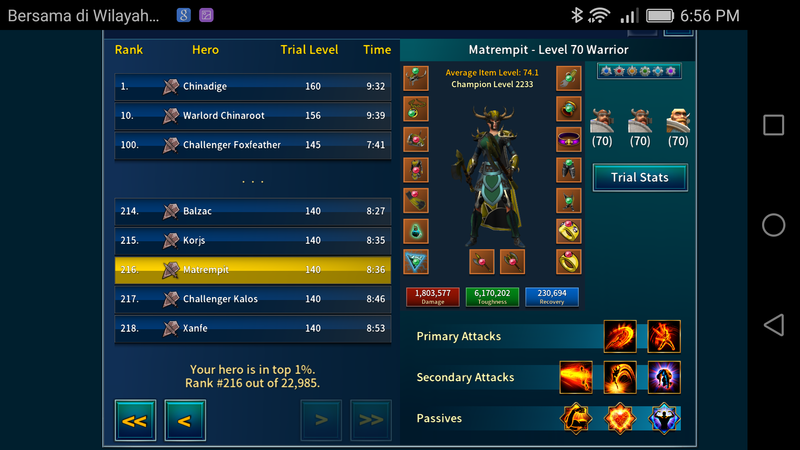The image size is (800, 450).
Task: Select highlighted Matrempit row
Action: [x=251, y=270]
